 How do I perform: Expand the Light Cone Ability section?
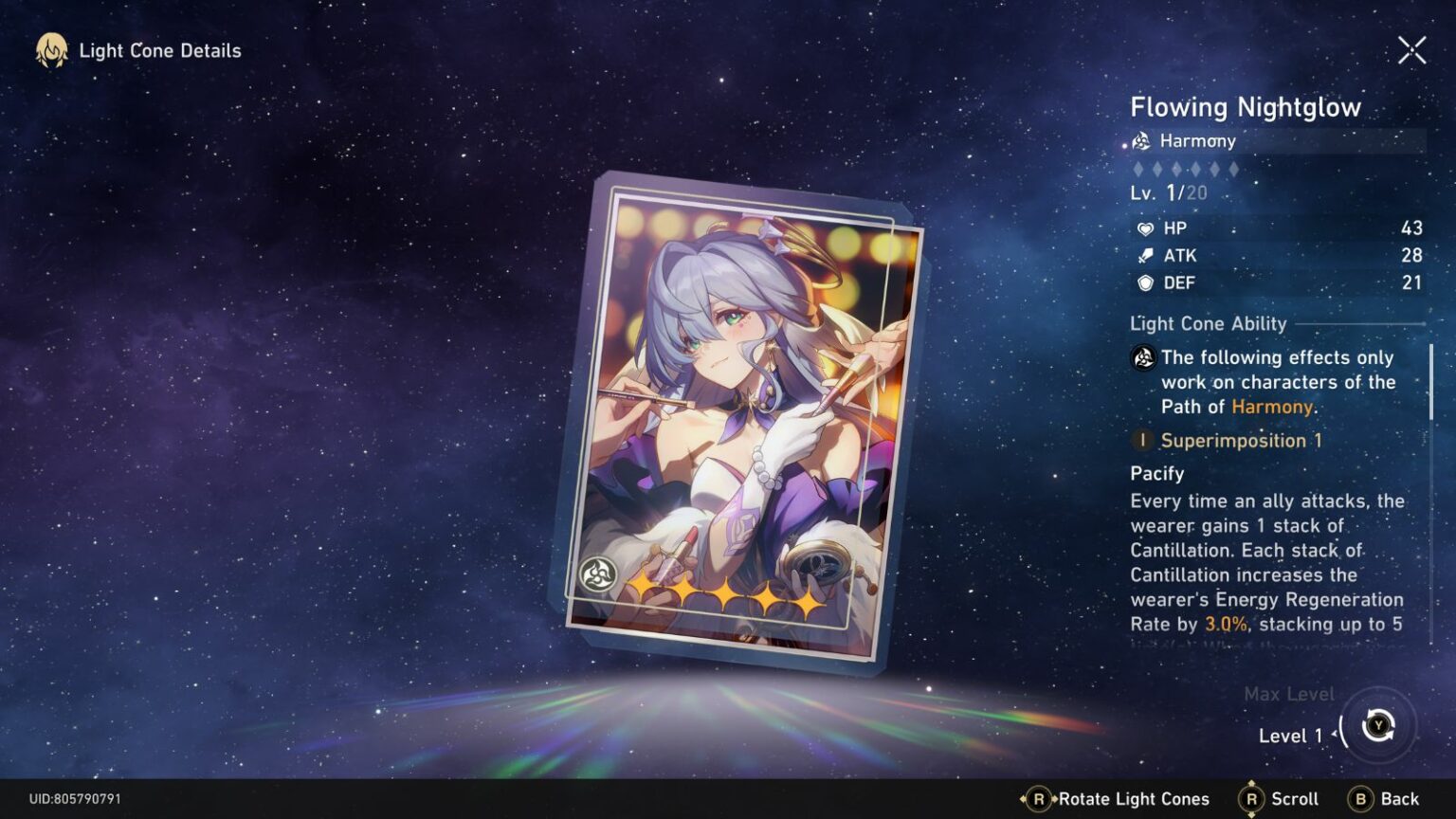coord(1209,323)
